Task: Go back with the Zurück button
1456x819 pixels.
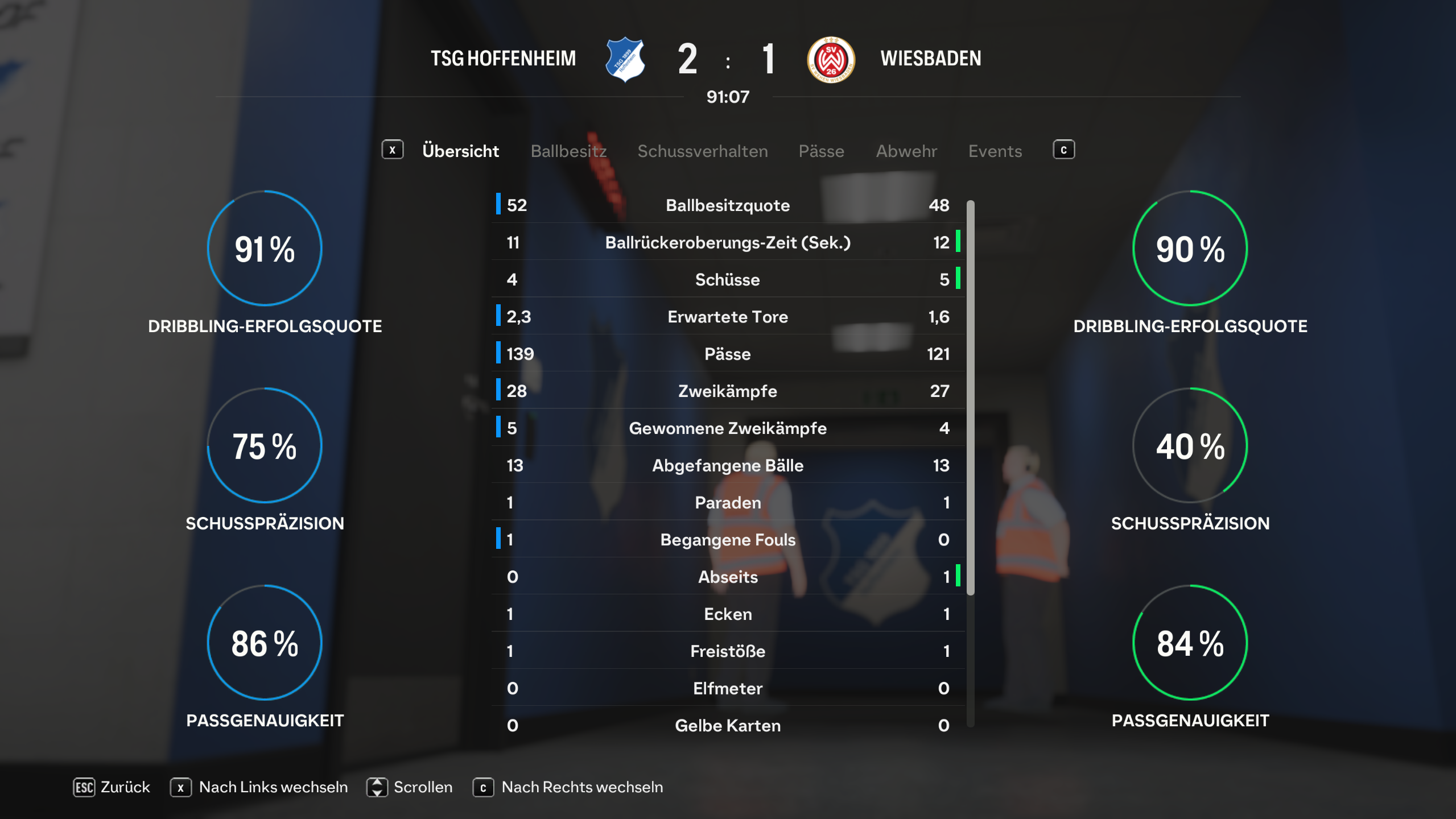Action: (x=112, y=787)
